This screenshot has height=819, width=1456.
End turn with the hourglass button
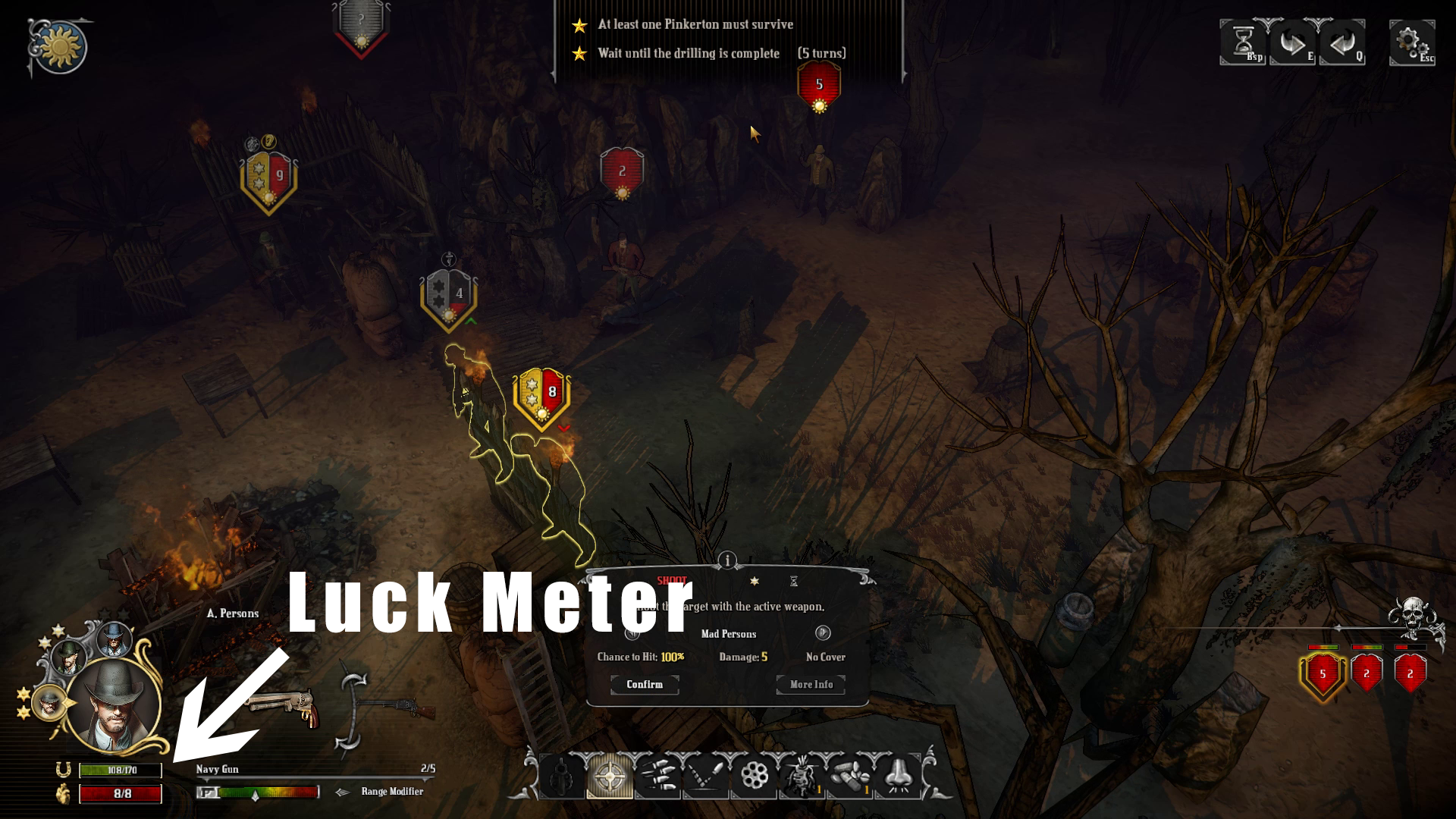1242,42
